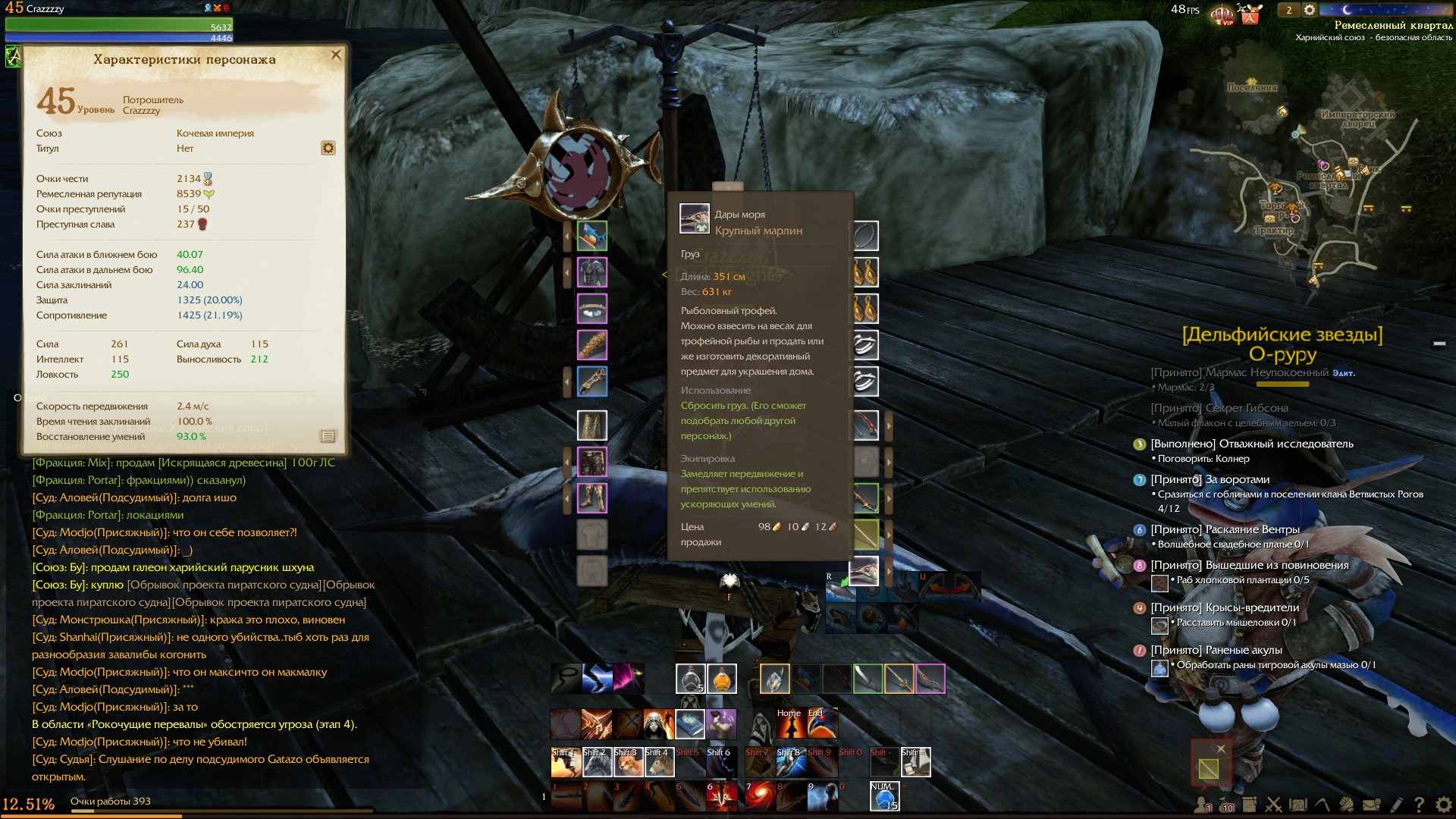The image size is (1456, 819).
Task: Use the blue potion in the NUM slot
Action: coord(884,797)
